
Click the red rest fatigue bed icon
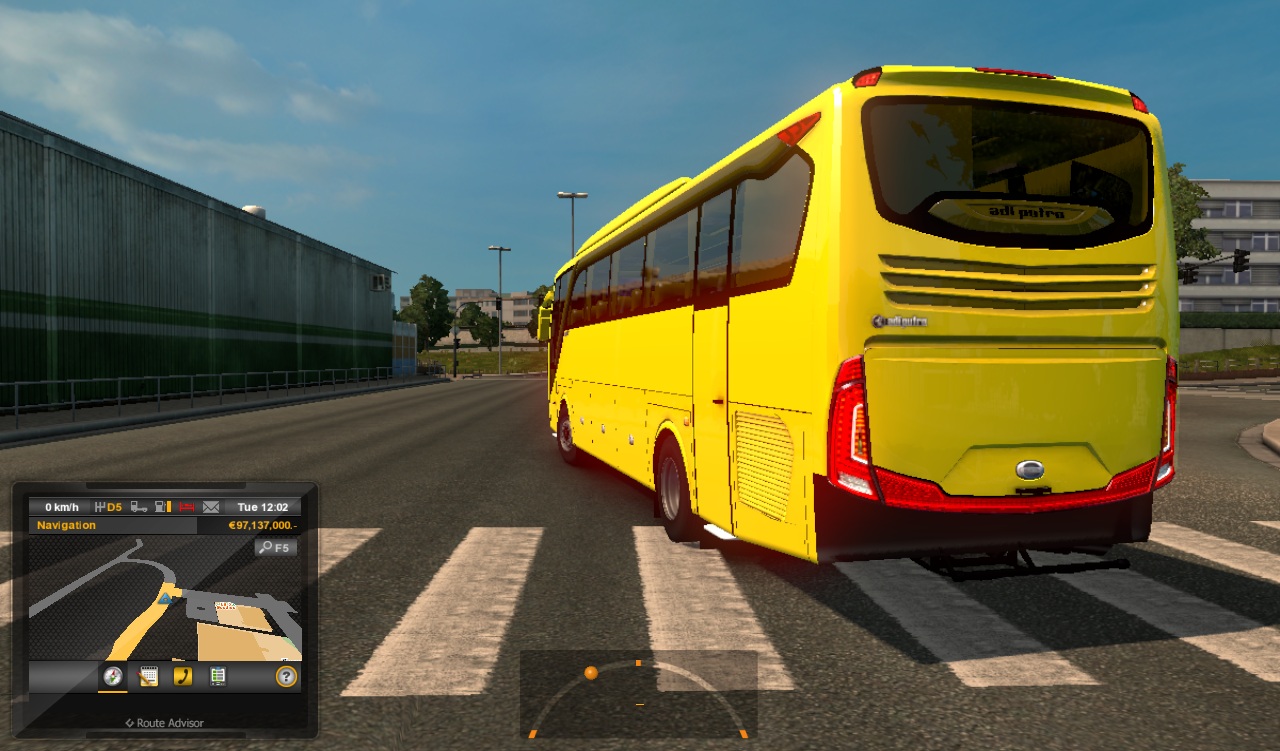pos(185,506)
